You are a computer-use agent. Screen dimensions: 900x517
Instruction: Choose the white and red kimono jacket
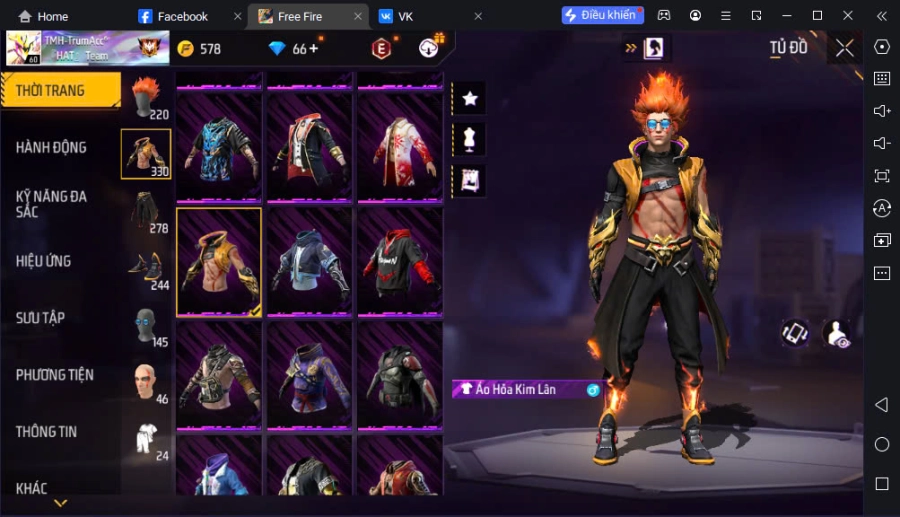pos(400,147)
